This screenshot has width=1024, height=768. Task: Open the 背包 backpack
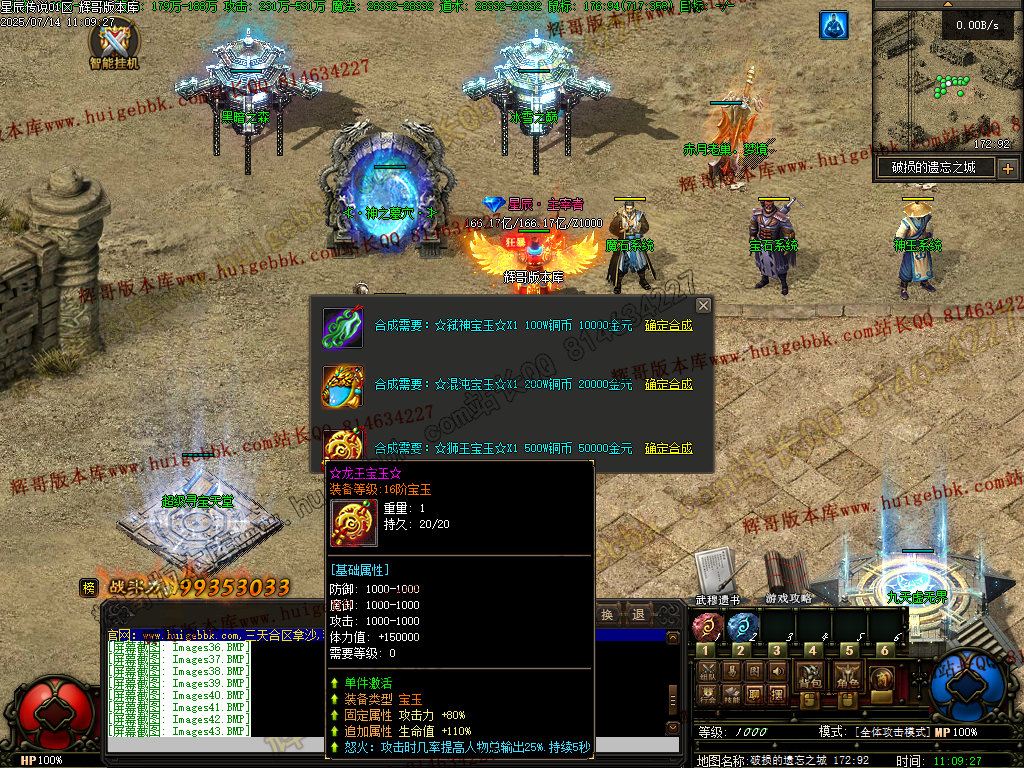coord(809,676)
